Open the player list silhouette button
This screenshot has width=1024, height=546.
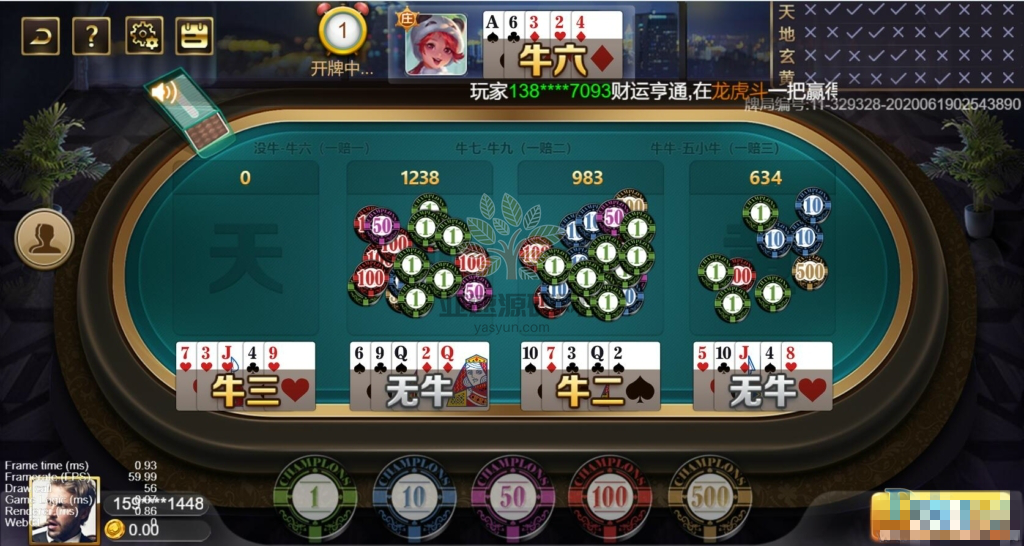[x=44, y=238]
